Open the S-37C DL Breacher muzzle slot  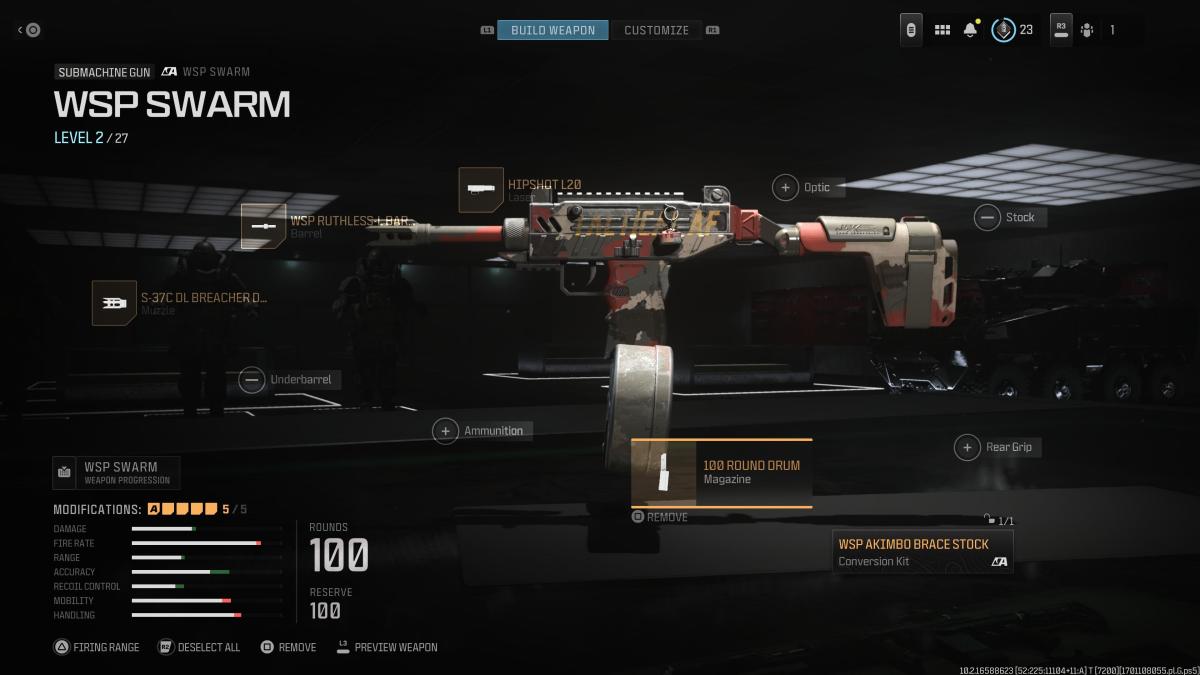click(x=115, y=303)
